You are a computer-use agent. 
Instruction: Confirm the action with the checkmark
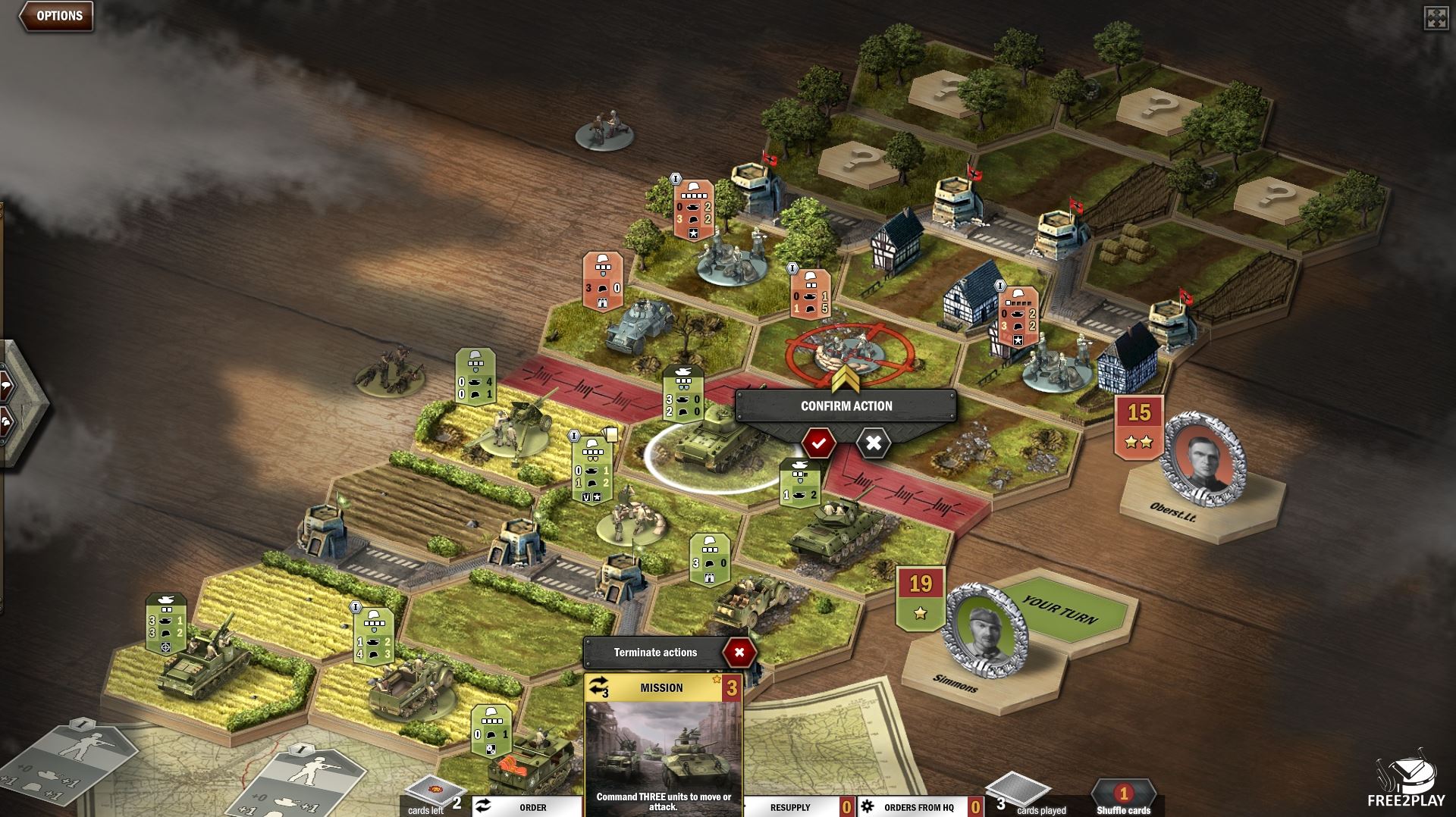coord(818,443)
